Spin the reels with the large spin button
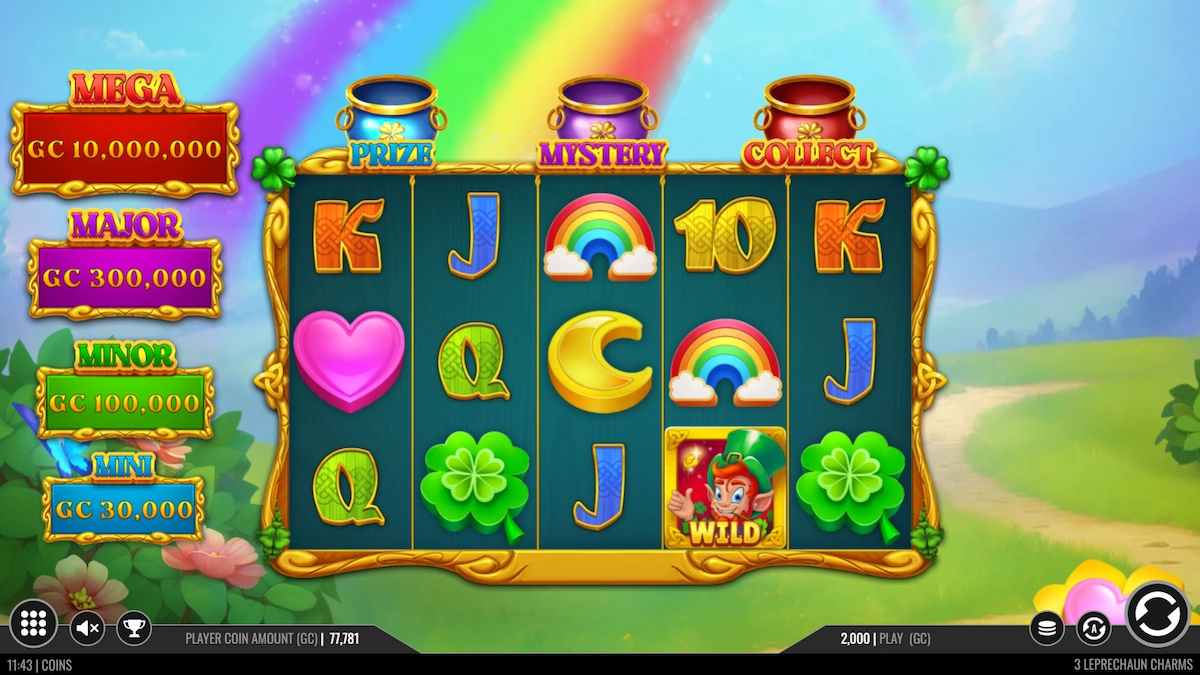 tap(1157, 614)
